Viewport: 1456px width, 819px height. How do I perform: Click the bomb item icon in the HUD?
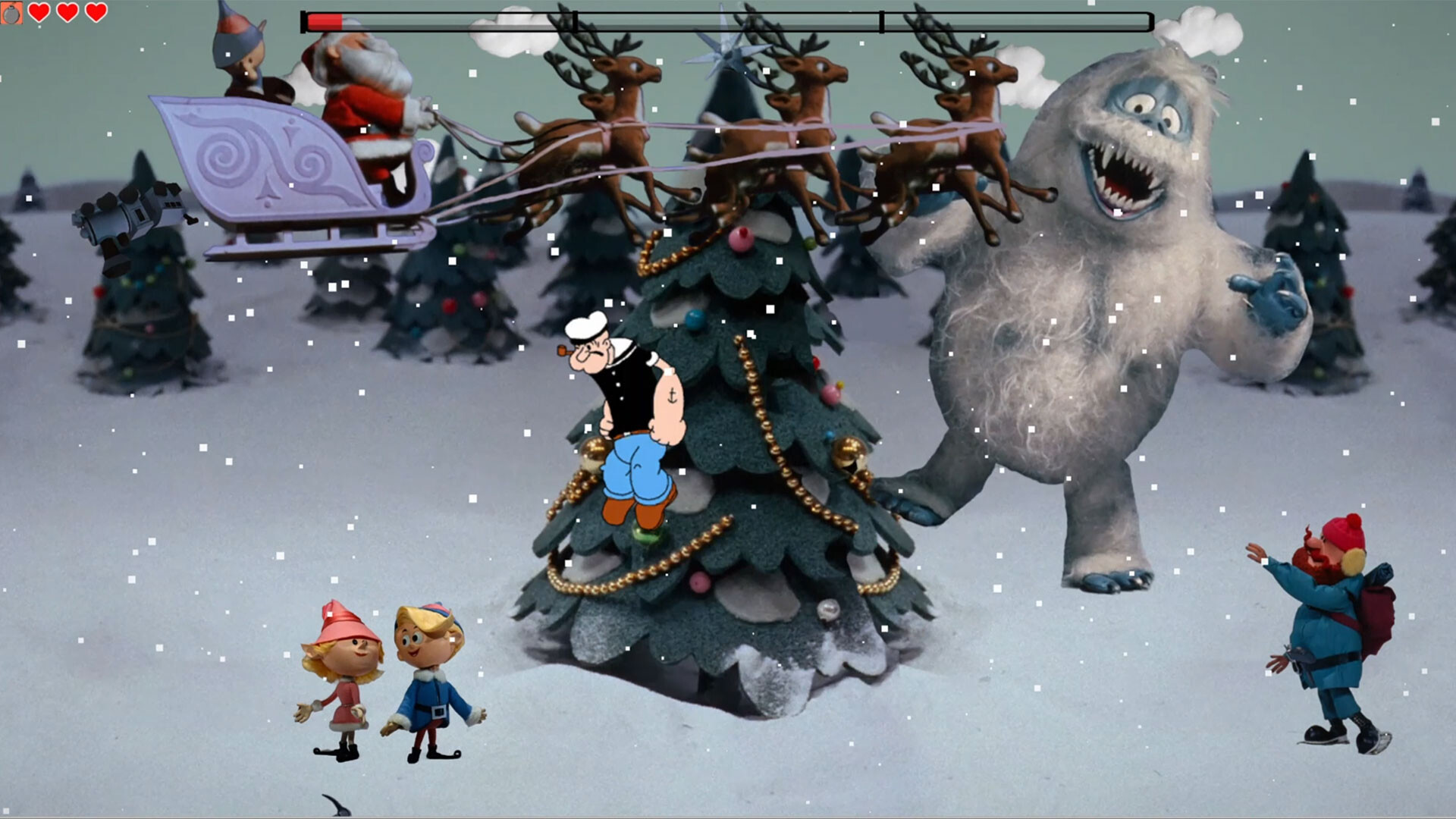(x=12, y=13)
